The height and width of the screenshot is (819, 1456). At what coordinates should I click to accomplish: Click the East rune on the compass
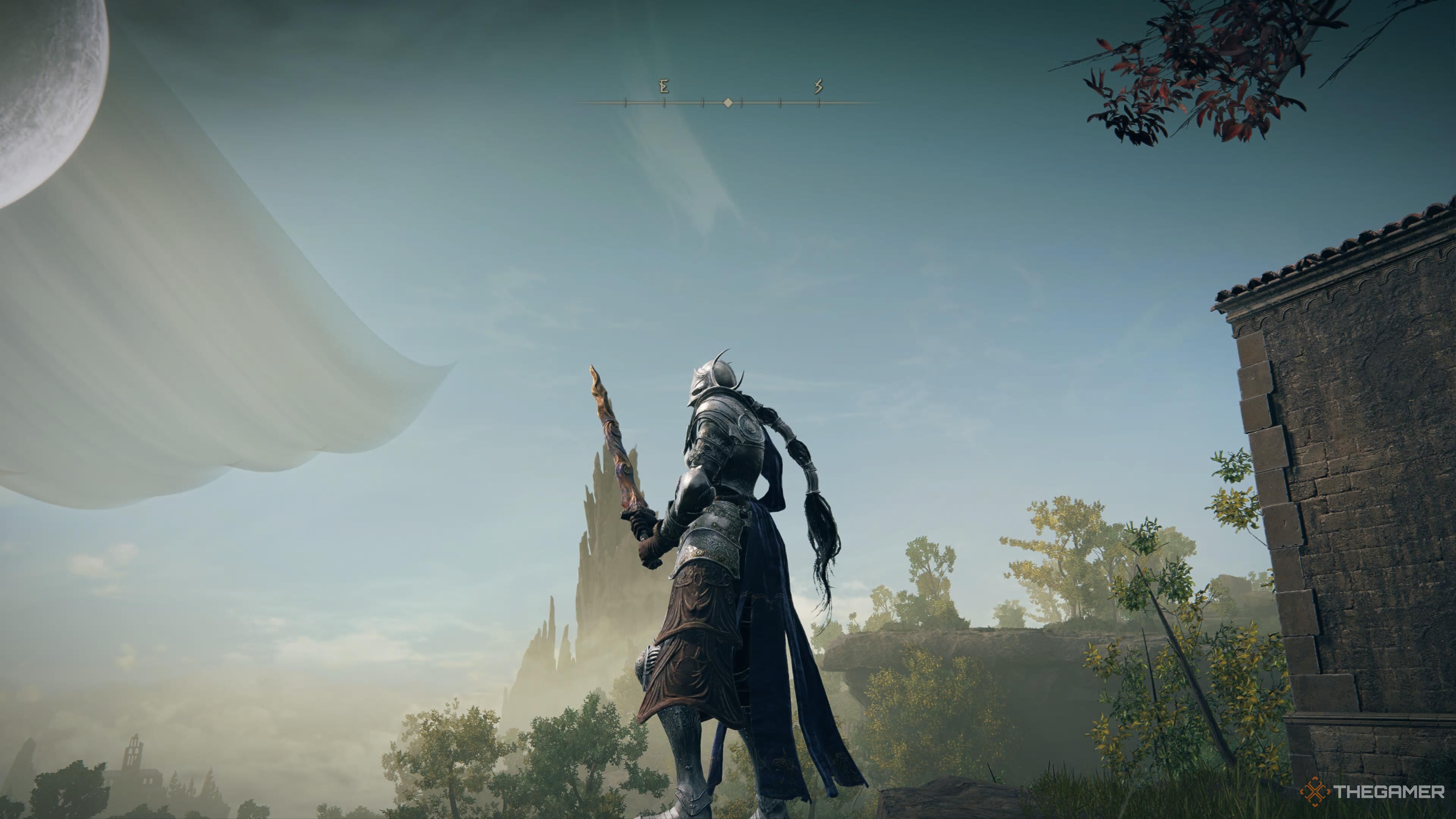(664, 86)
